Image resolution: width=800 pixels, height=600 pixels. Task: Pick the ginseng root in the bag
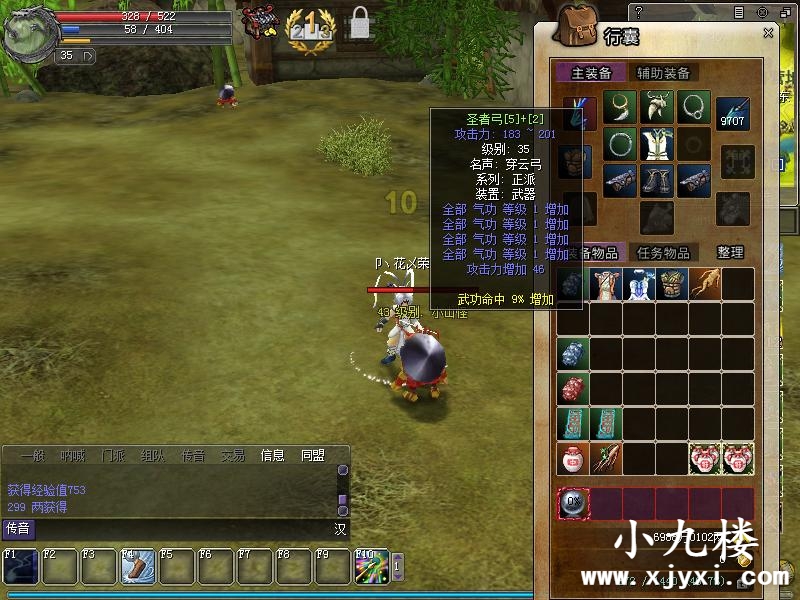[x=706, y=284]
